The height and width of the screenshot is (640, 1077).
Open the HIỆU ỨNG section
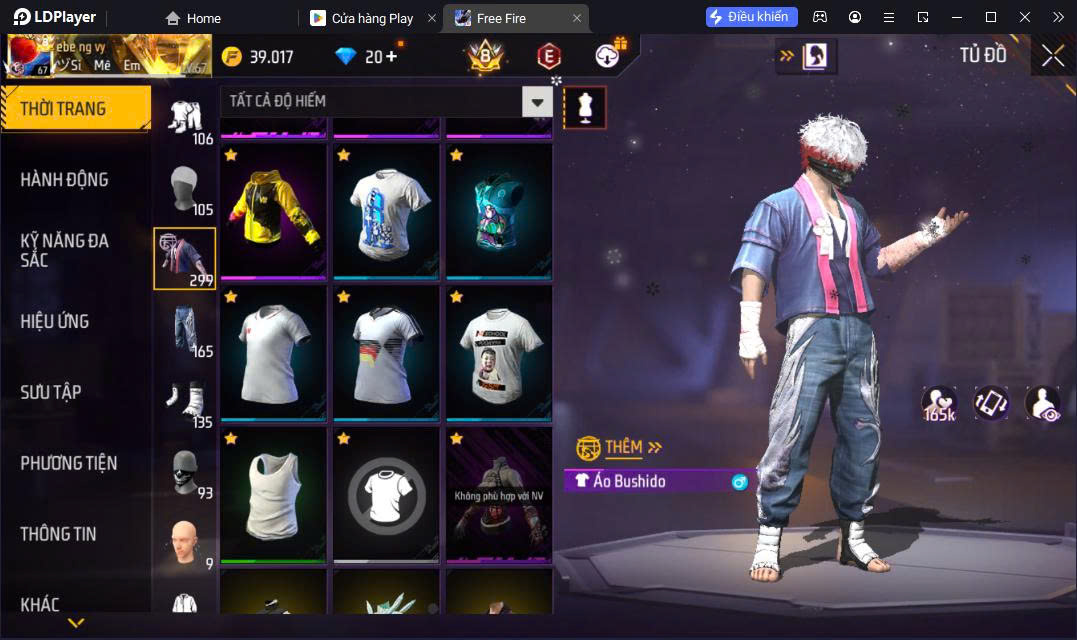point(55,321)
